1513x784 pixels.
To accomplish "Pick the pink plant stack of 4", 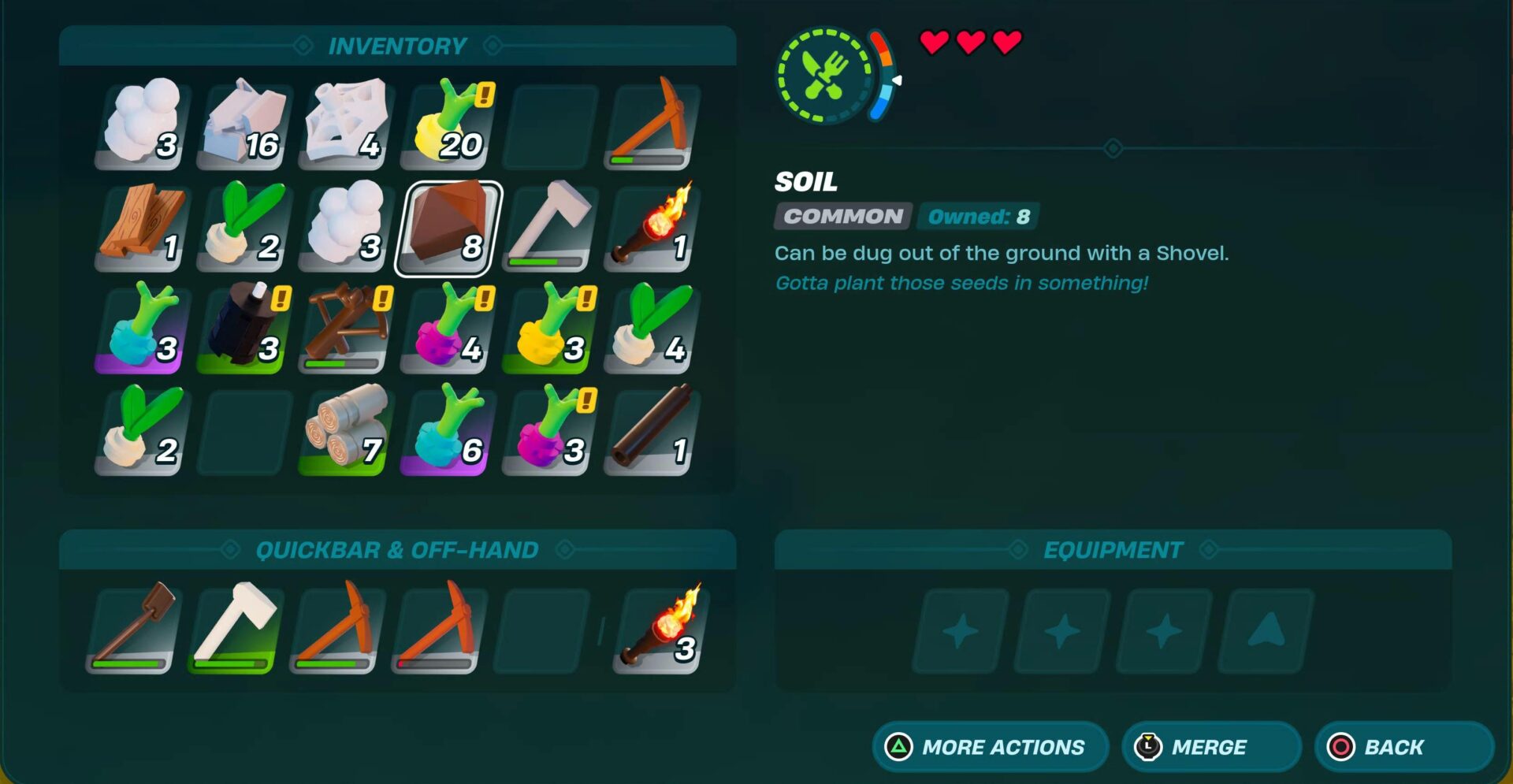I will coord(448,330).
